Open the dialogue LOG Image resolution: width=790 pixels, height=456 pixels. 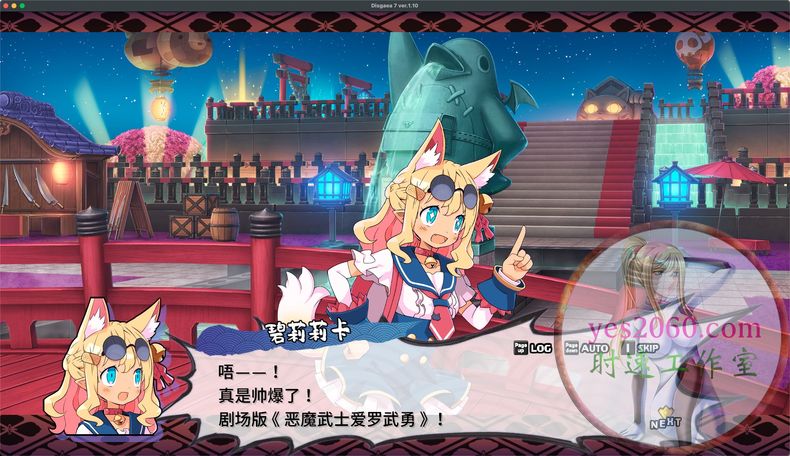coord(541,348)
